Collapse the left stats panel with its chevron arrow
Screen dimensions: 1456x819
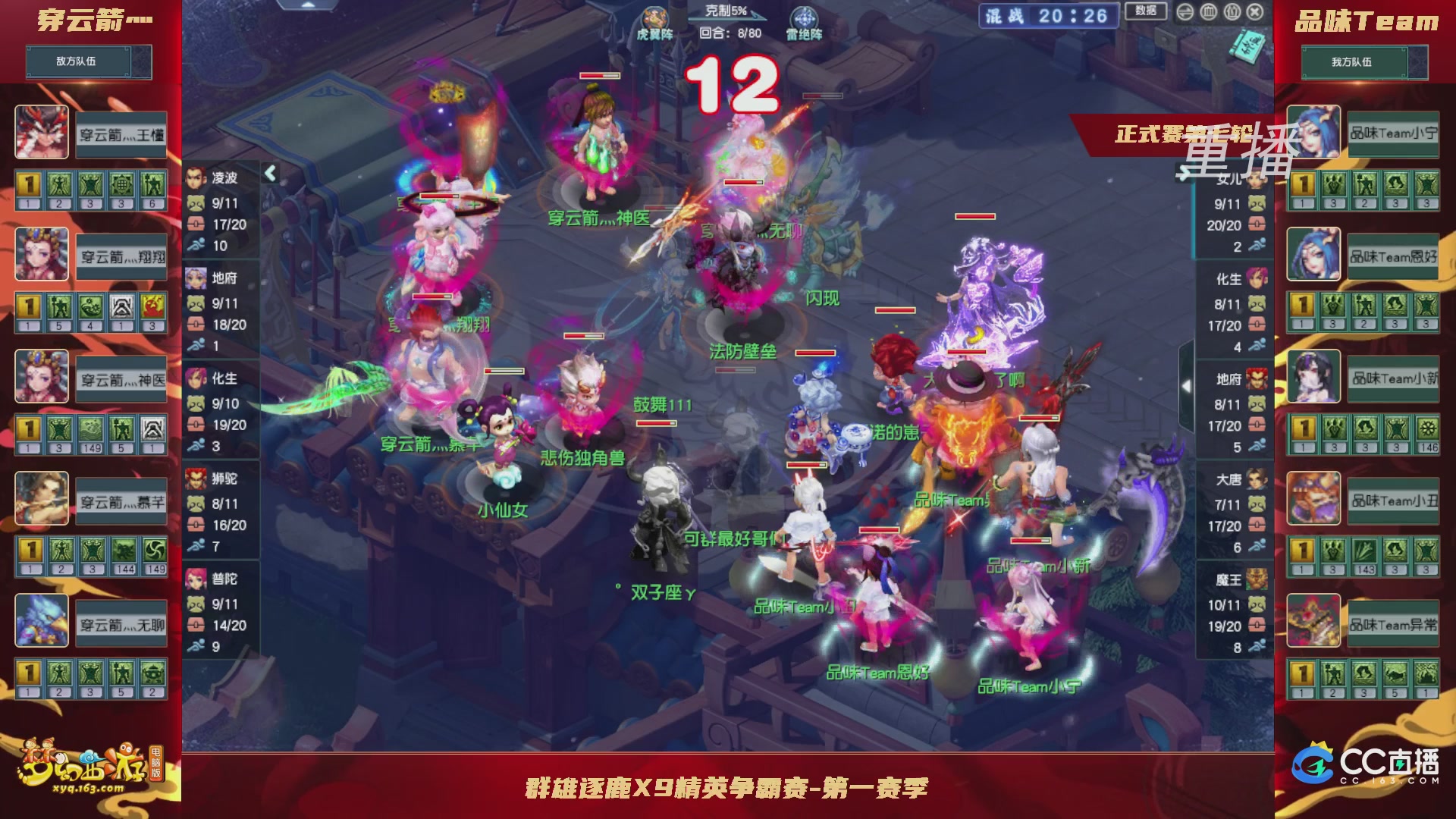[269, 173]
